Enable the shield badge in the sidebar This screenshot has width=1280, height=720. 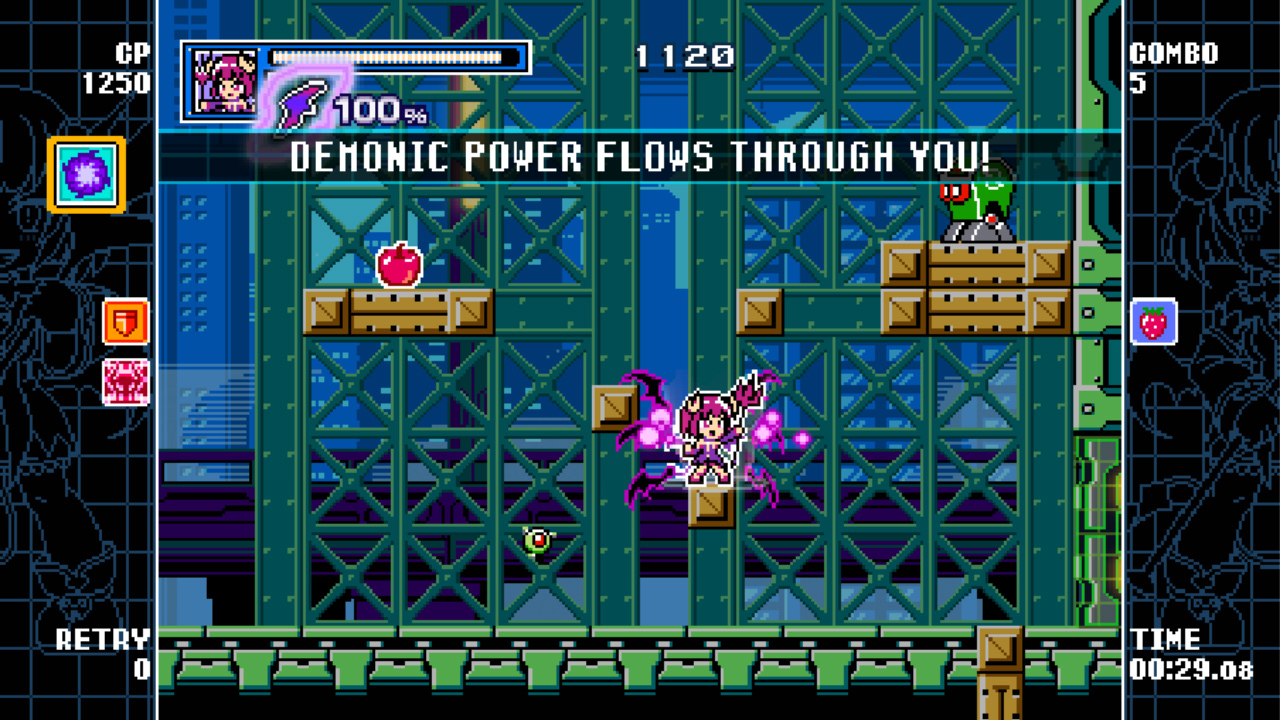pyautogui.click(x=124, y=322)
